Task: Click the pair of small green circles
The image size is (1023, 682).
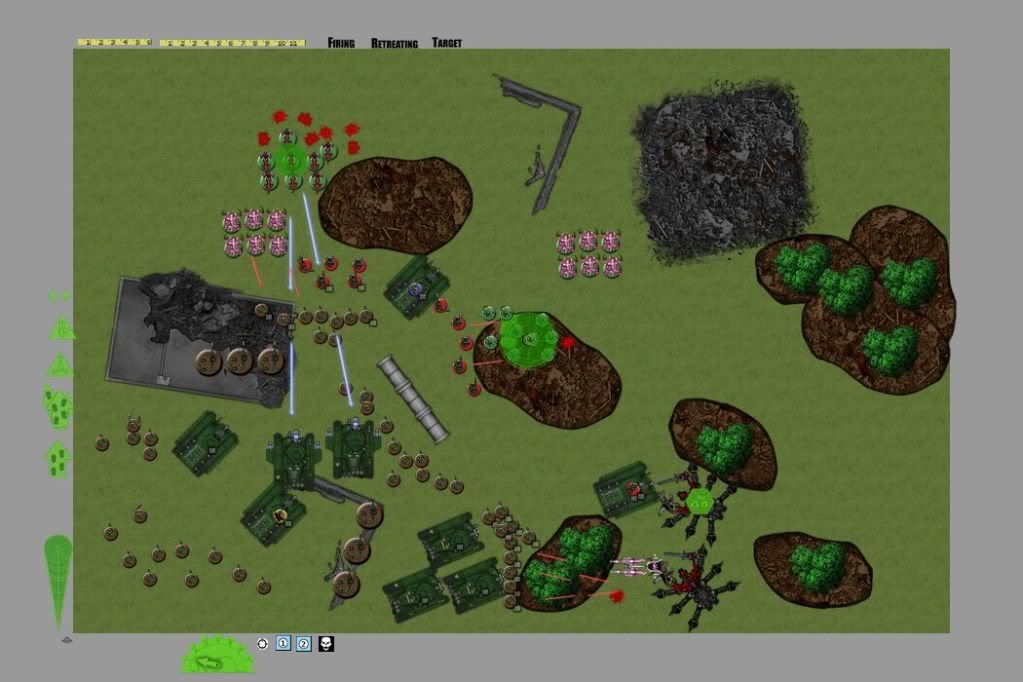Action: point(59,296)
